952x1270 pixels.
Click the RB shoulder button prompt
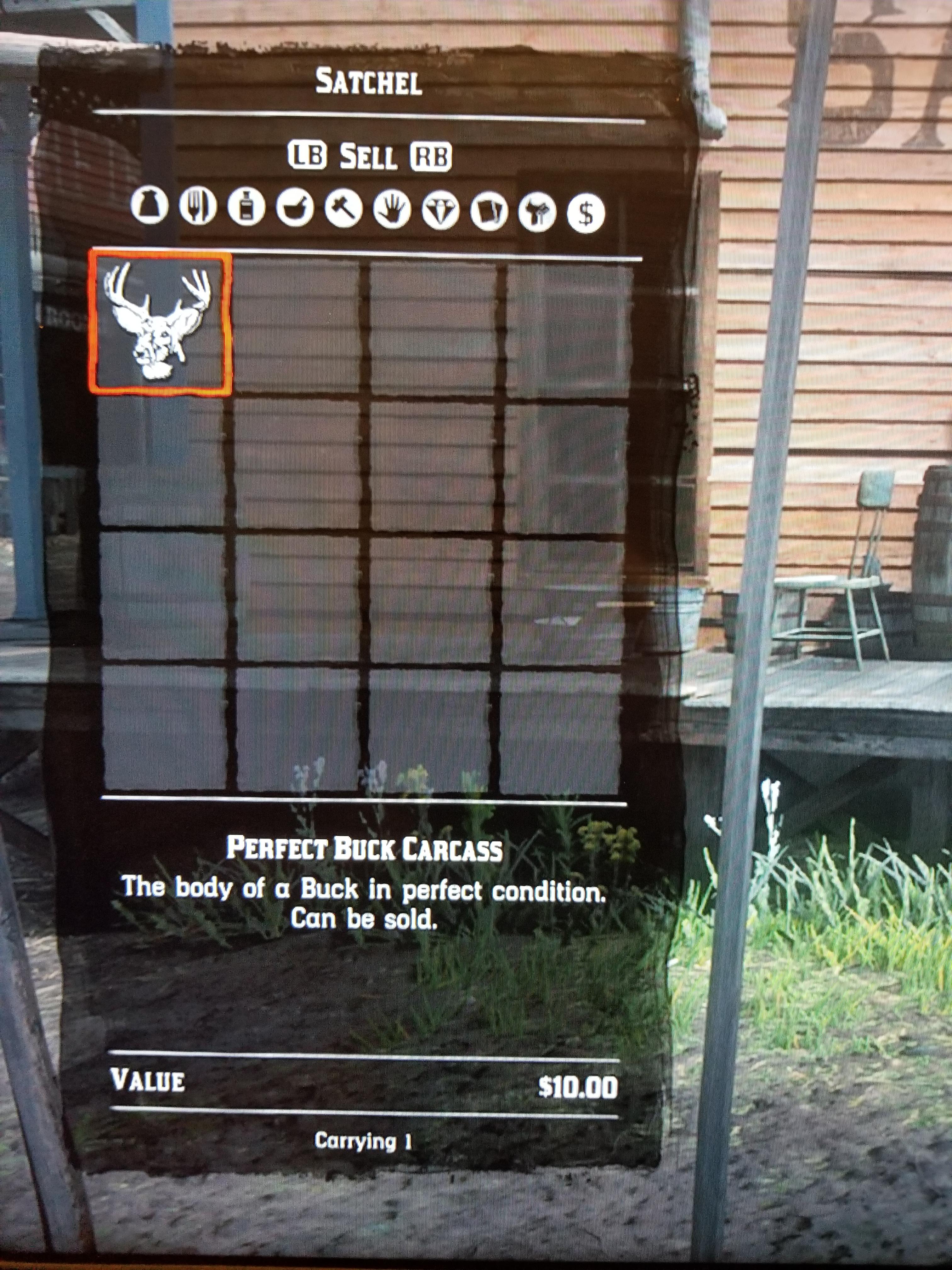tap(431, 154)
